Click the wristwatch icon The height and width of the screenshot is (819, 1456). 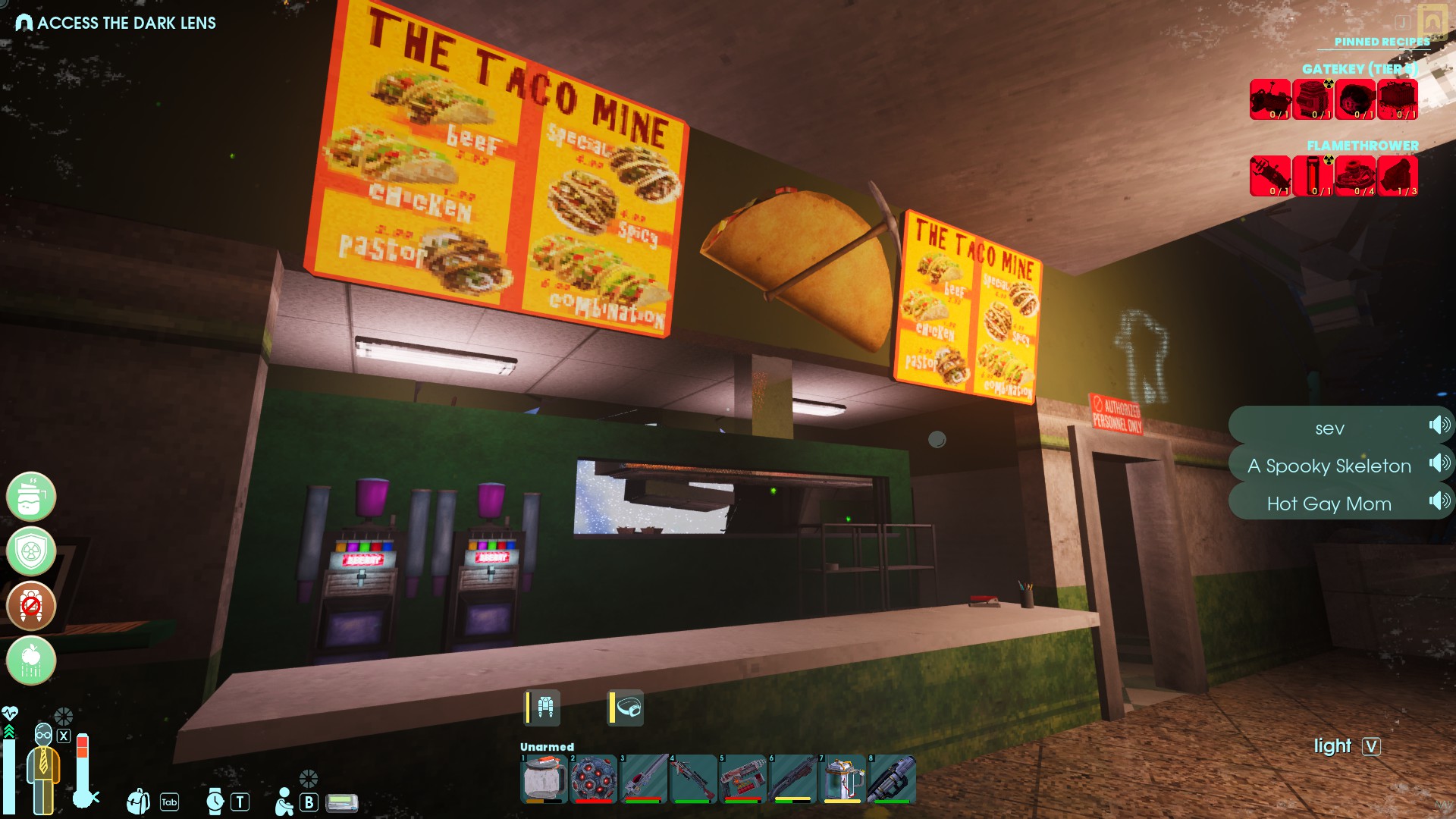(215, 801)
